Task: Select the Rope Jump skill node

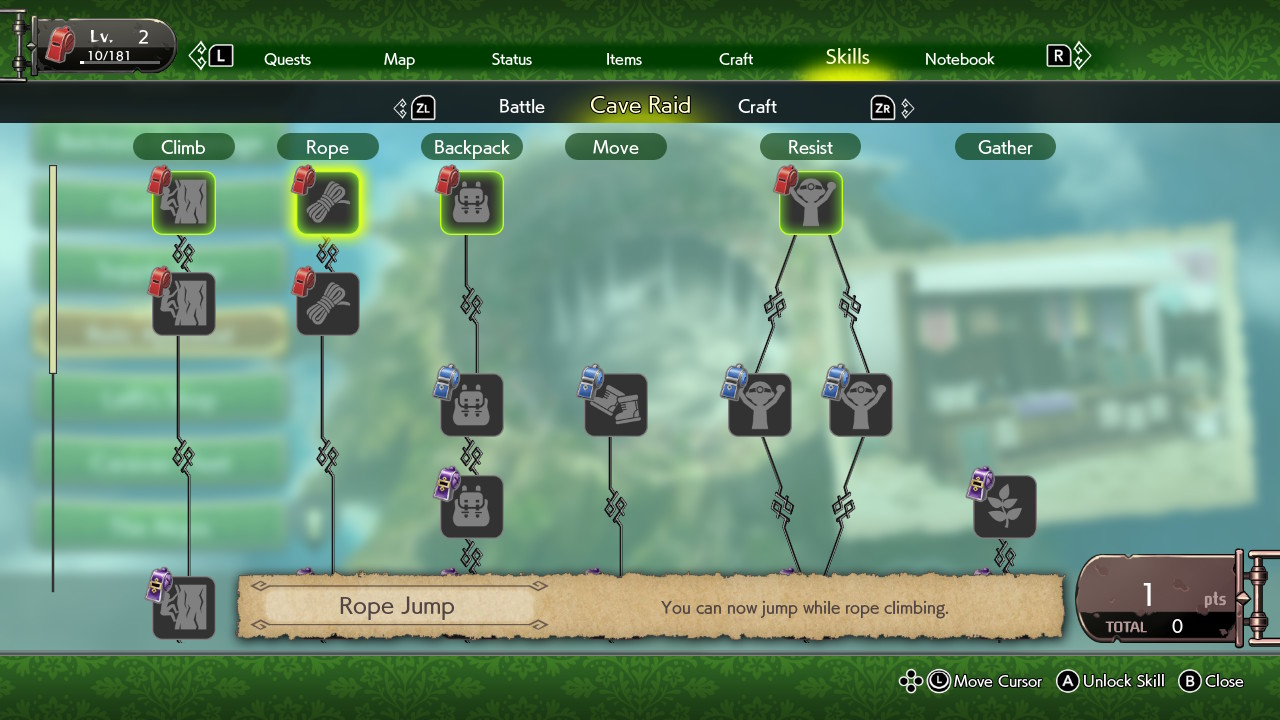Action: 327,203
